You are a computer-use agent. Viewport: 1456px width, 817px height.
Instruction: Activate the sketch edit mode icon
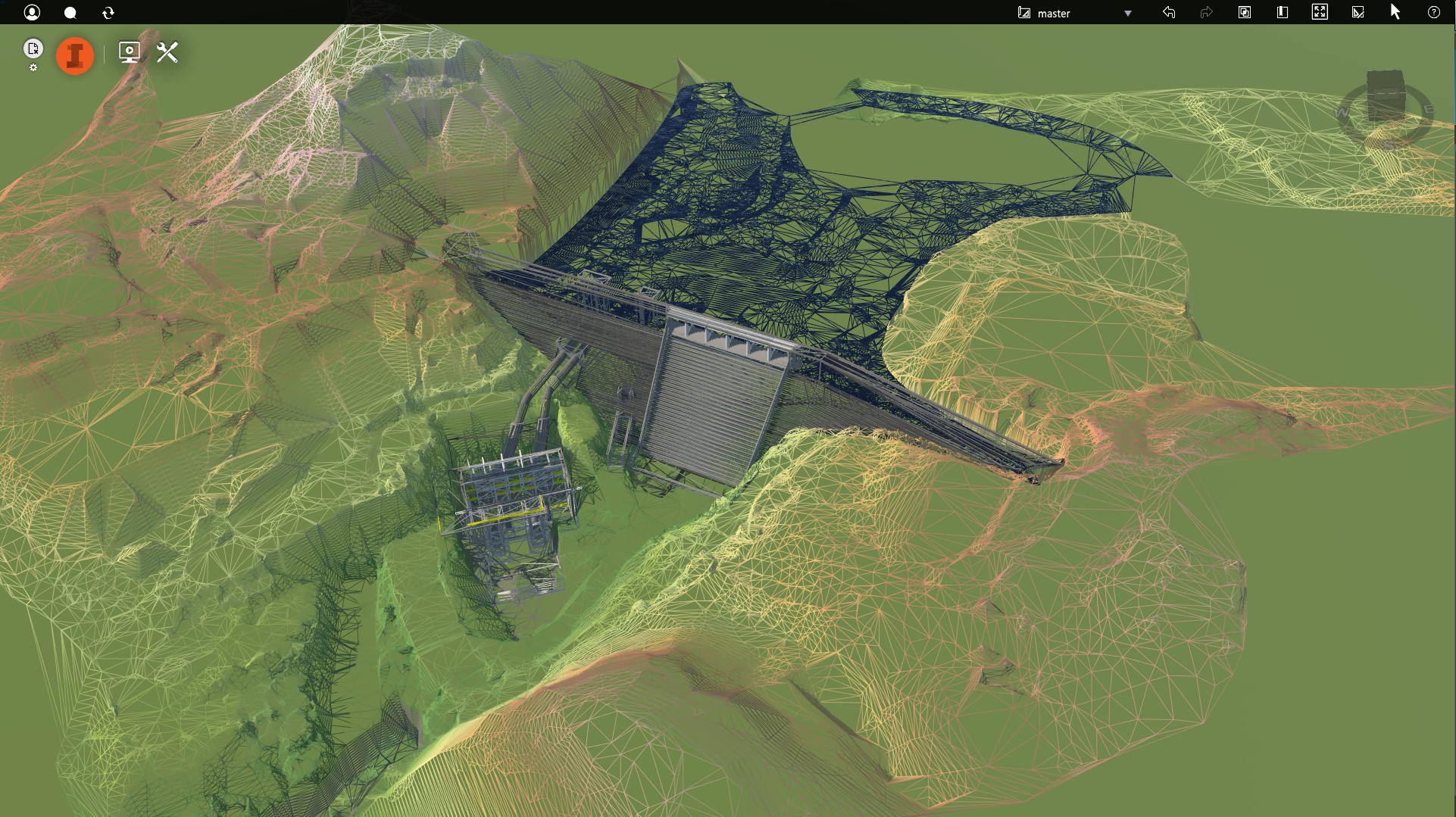(x=1358, y=12)
